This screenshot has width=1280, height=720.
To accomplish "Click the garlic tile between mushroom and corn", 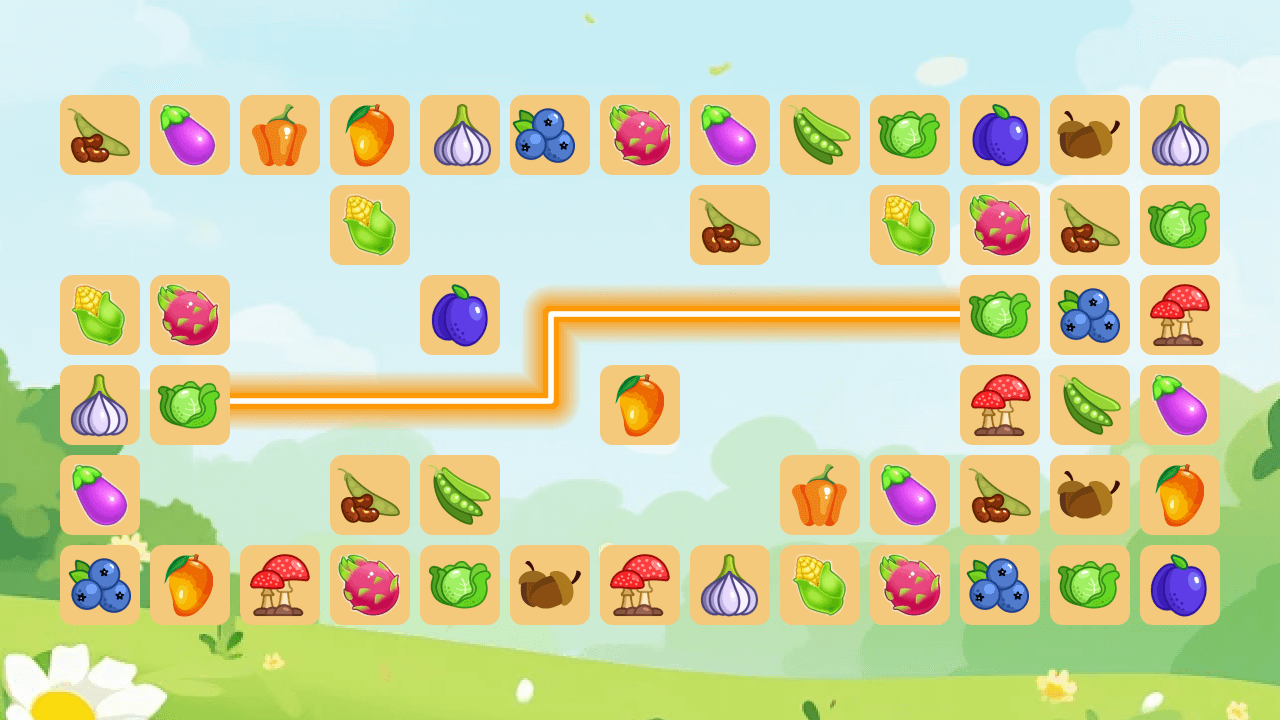I will point(730,585).
